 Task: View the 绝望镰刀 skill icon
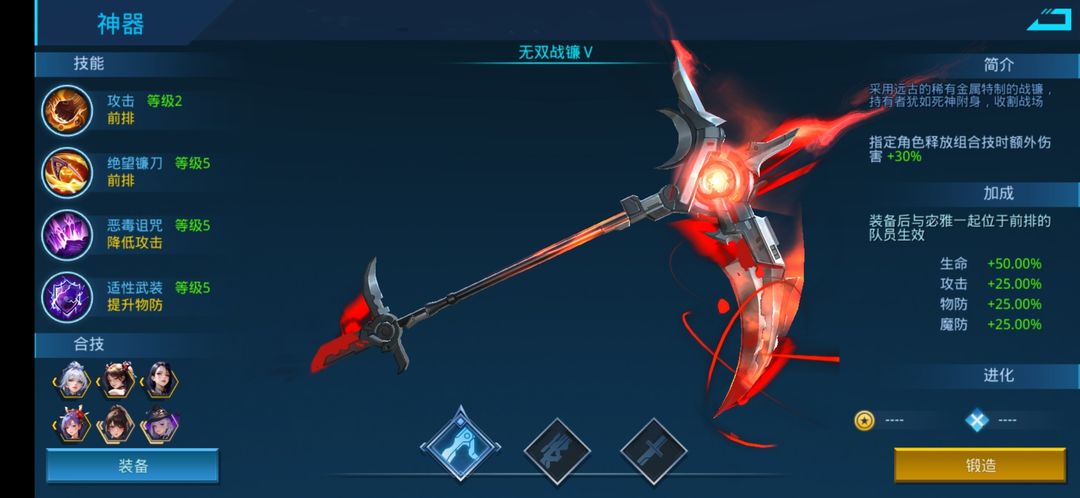(67, 172)
